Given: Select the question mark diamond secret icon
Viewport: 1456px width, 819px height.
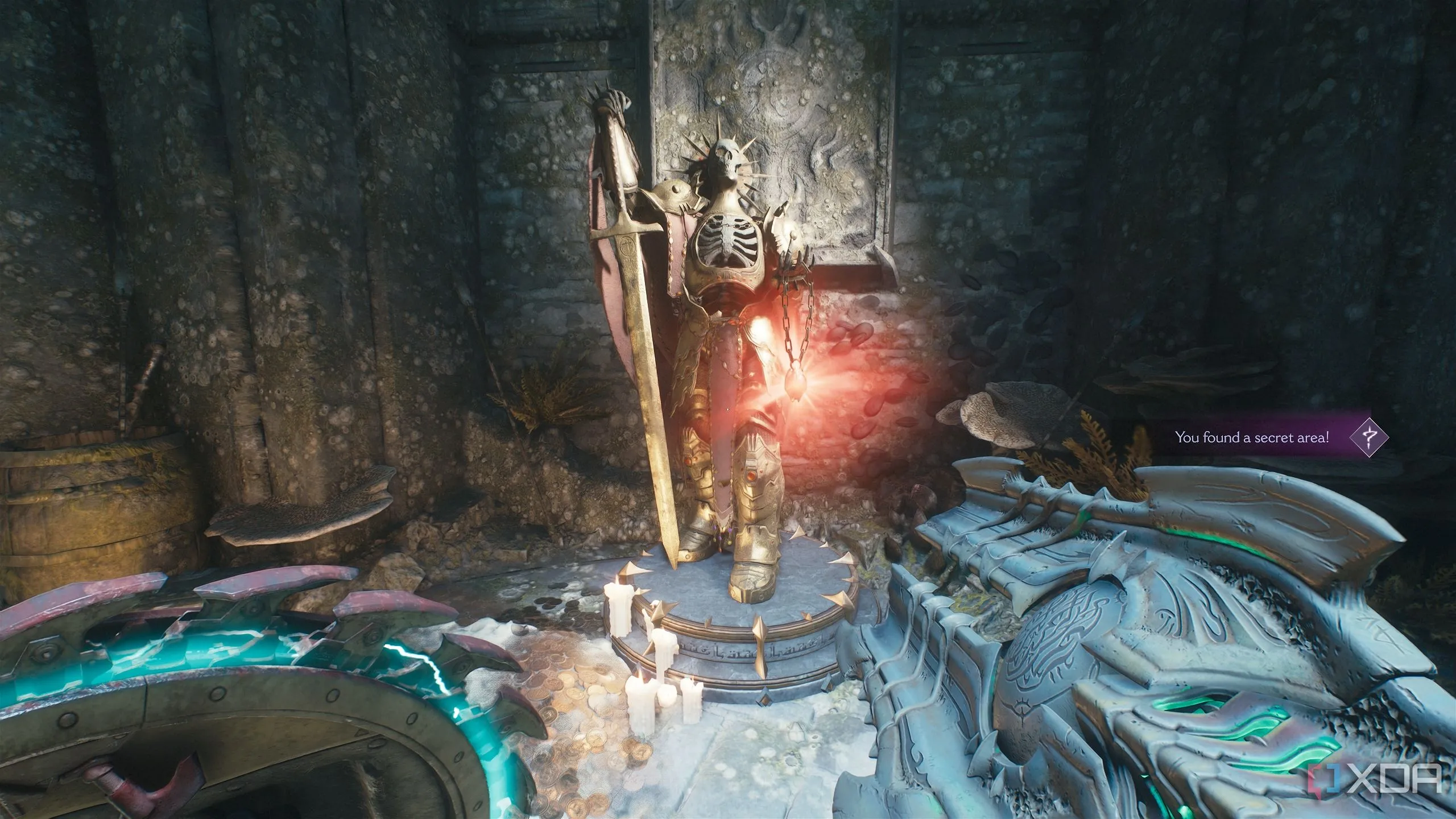Looking at the screenshot, I should pyautogui.click(x=1370, y=437).
